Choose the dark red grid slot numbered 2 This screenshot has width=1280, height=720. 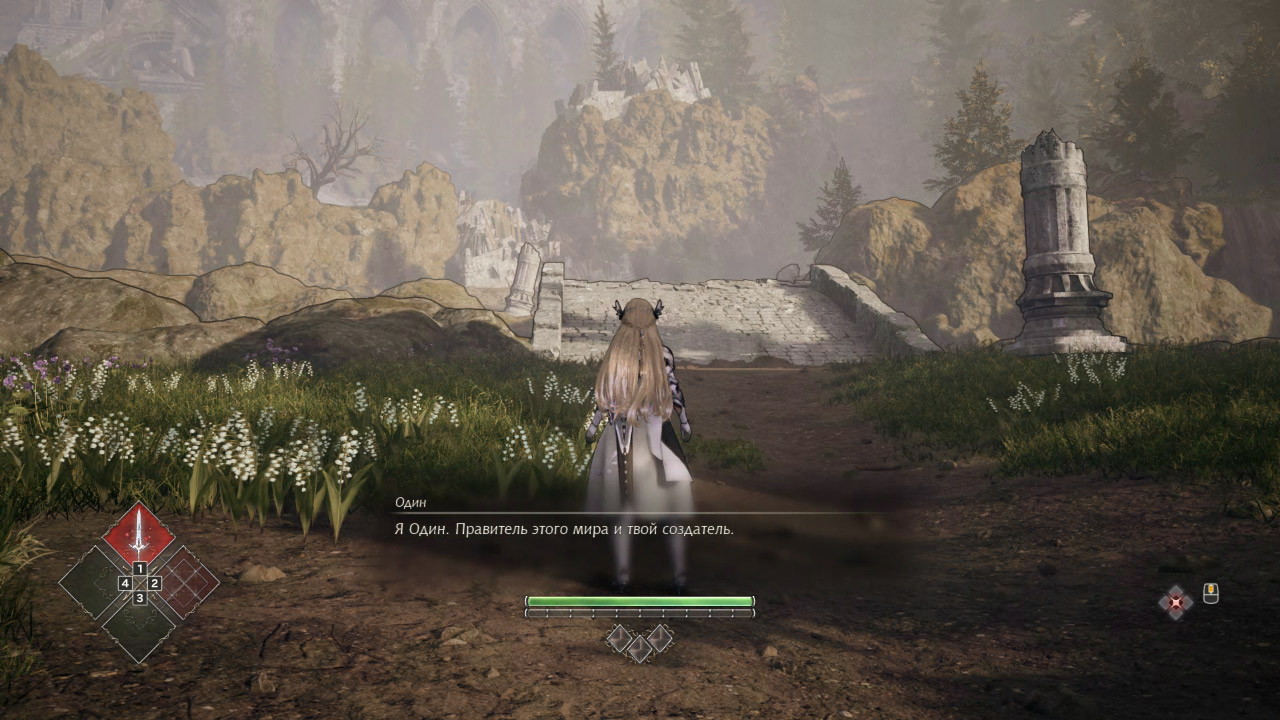click(x=186, y=582)
